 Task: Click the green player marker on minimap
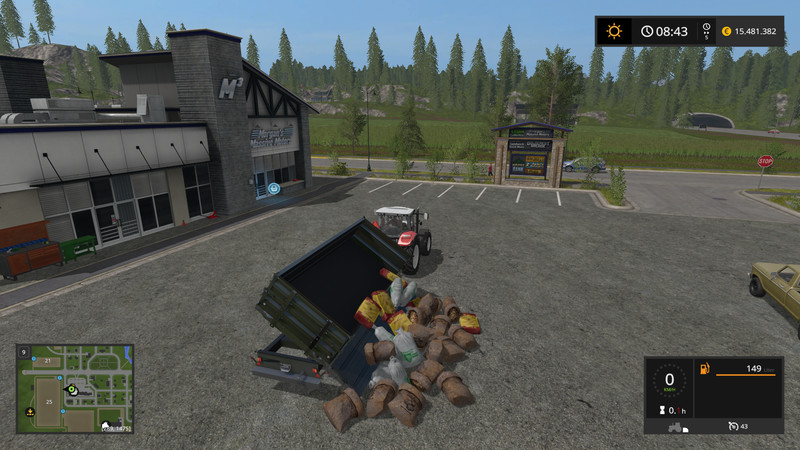pyautogui.click(x=72, y=389)
